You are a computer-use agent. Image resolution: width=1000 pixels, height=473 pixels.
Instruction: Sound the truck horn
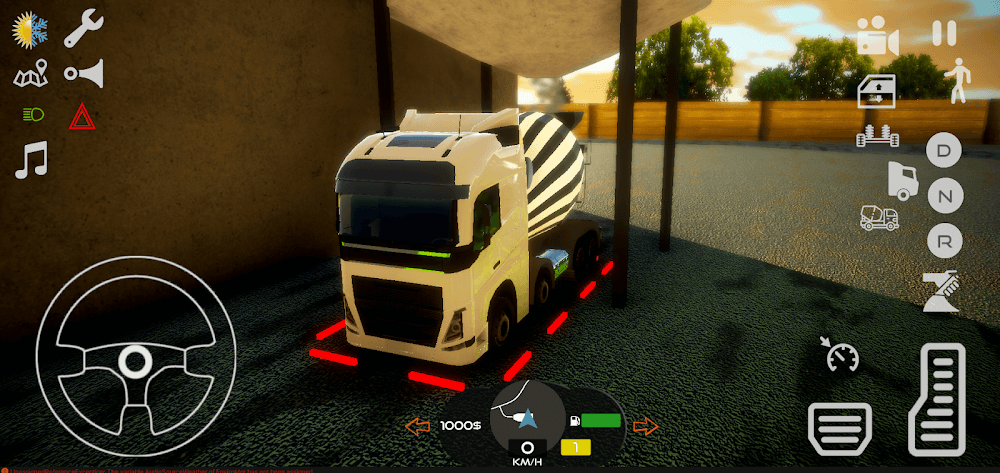pyautogui.click(x=84, y=73)
